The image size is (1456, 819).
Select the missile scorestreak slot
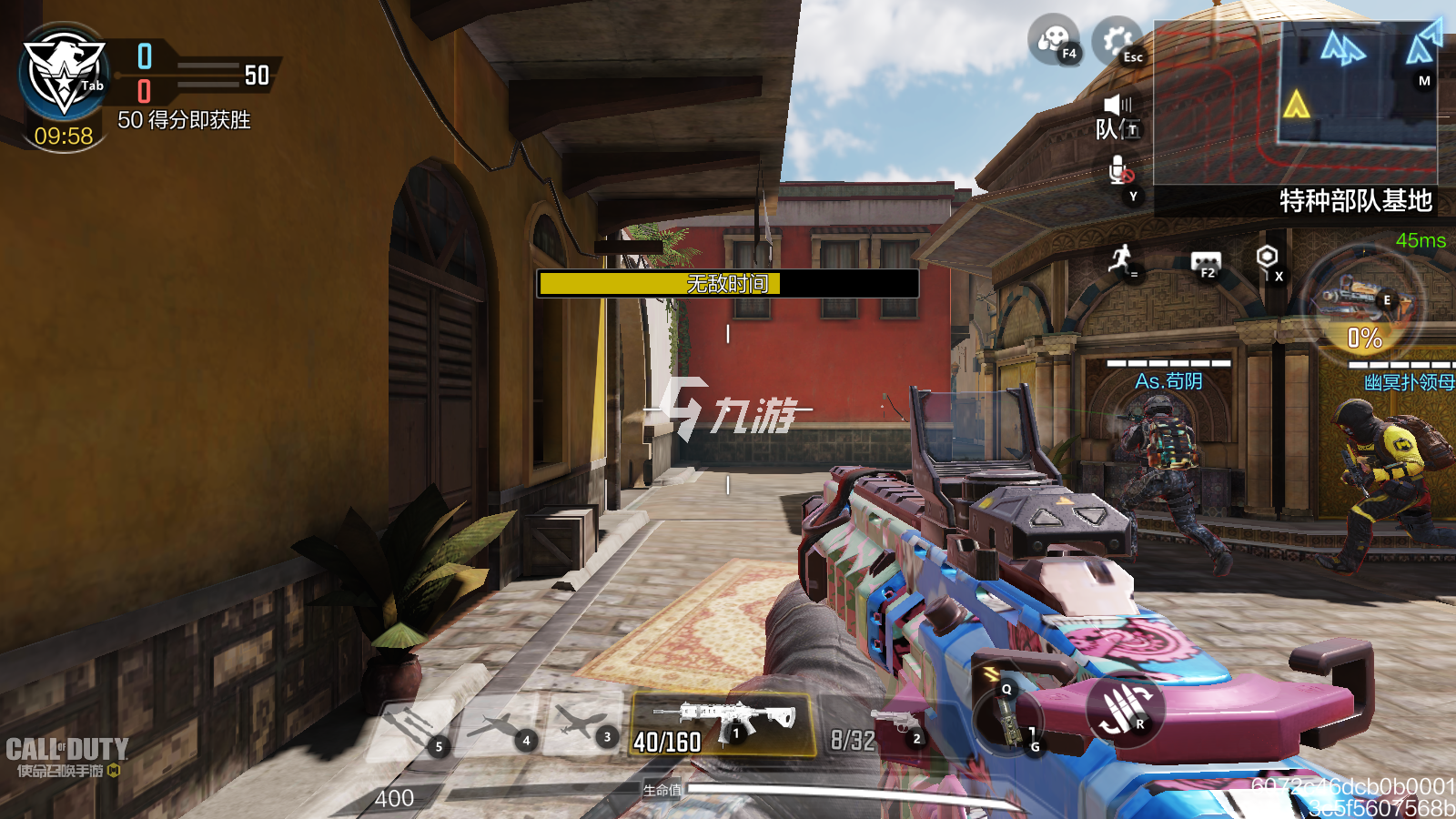click(411, 728)
